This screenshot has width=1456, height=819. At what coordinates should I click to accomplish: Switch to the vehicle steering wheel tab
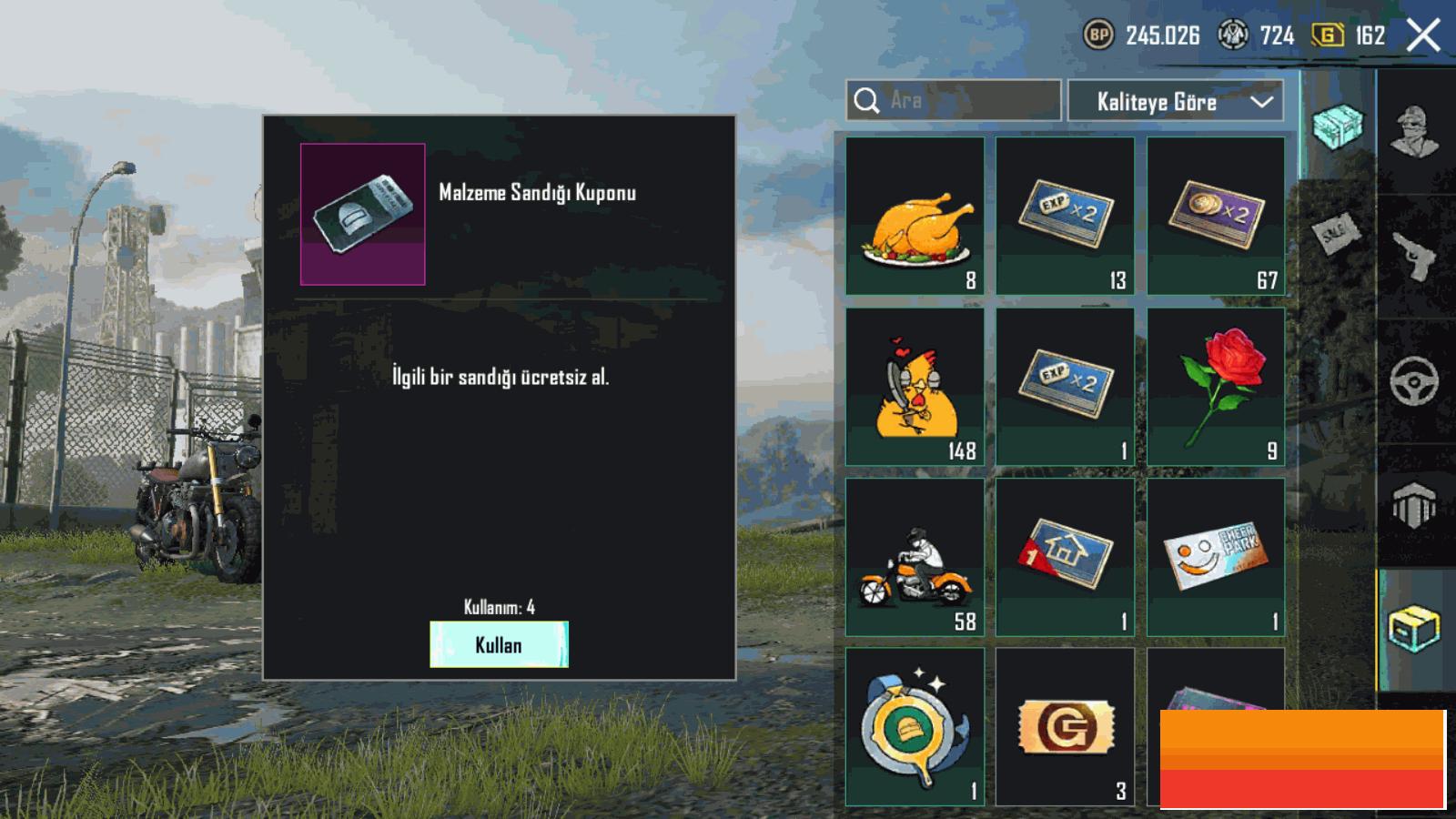(1415, 380)
